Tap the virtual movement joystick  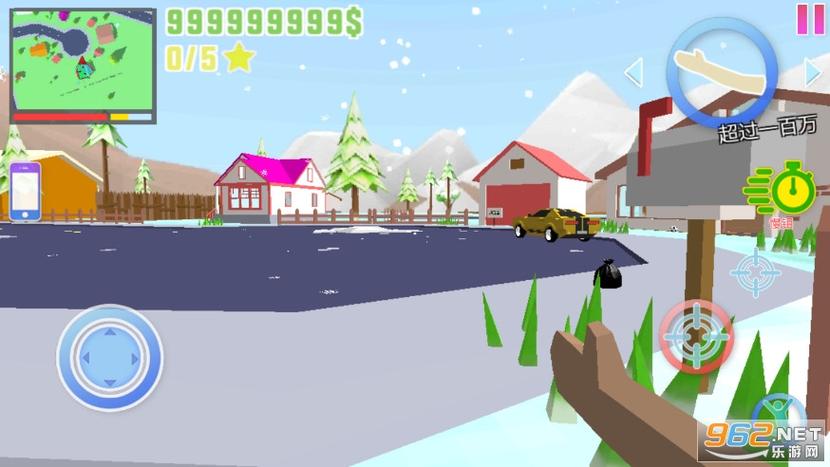[x=109, y=357]
